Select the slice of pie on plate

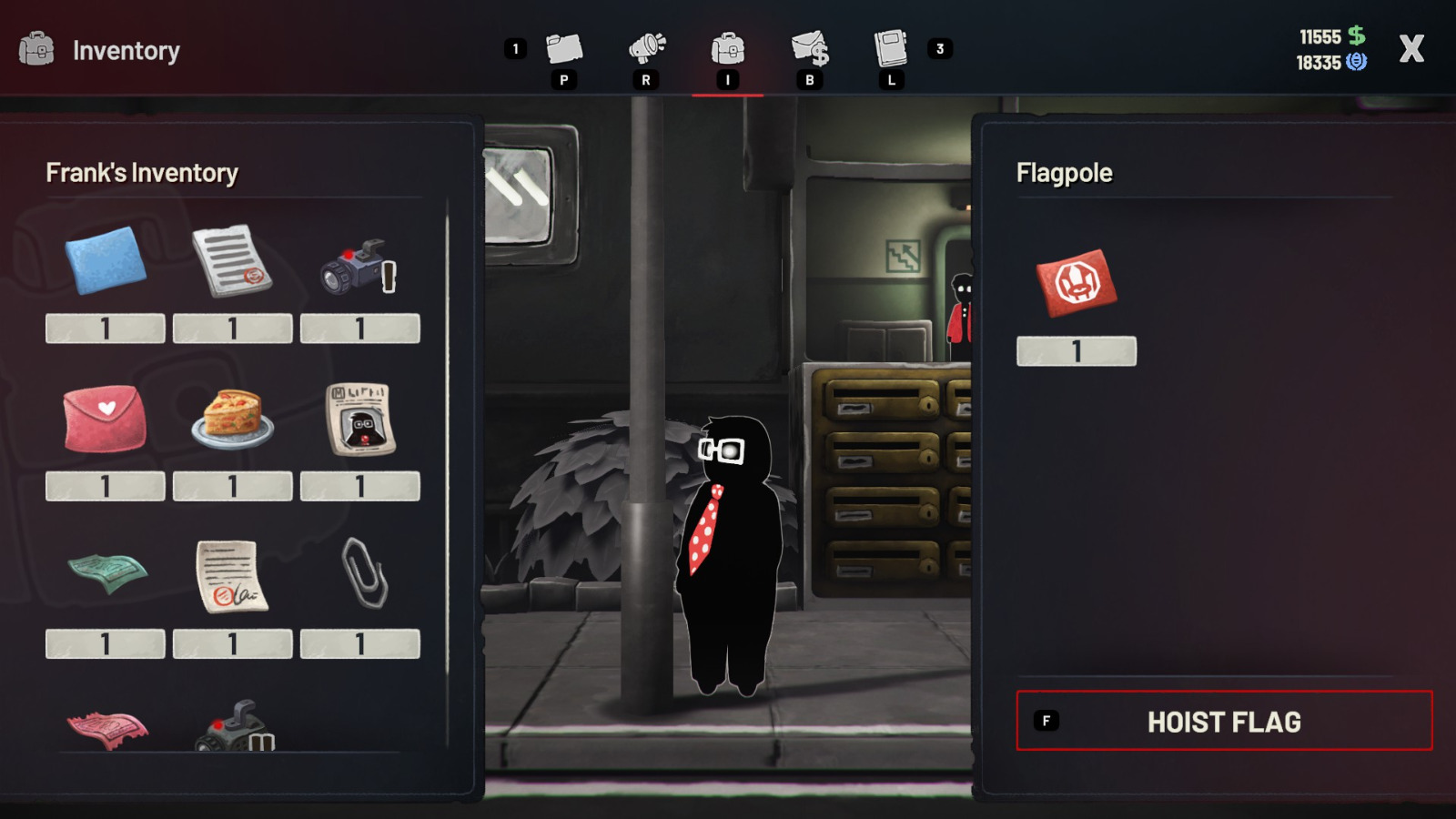(233, 420)
